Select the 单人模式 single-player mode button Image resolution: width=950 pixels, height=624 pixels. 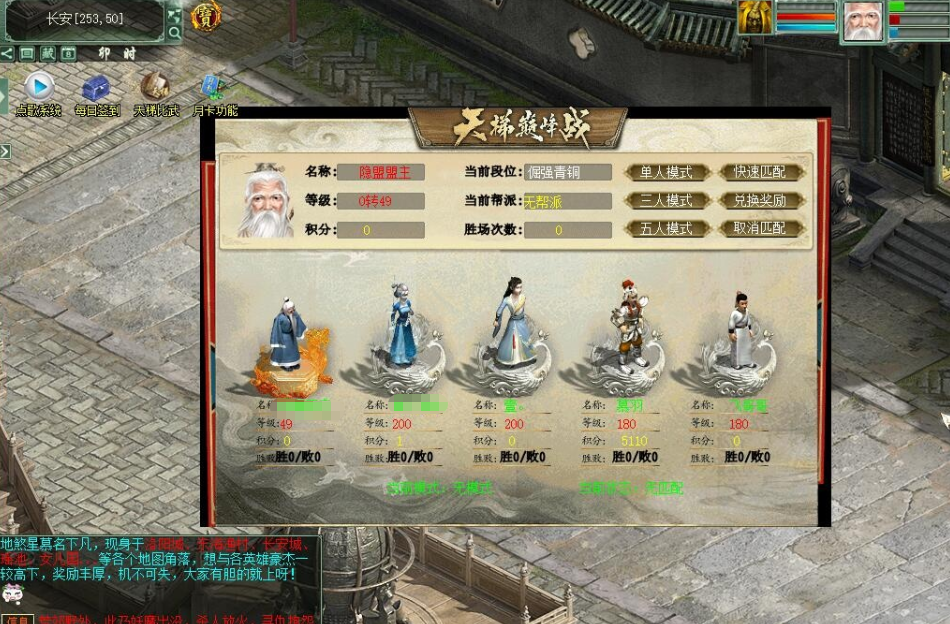[x=665, y=172]
